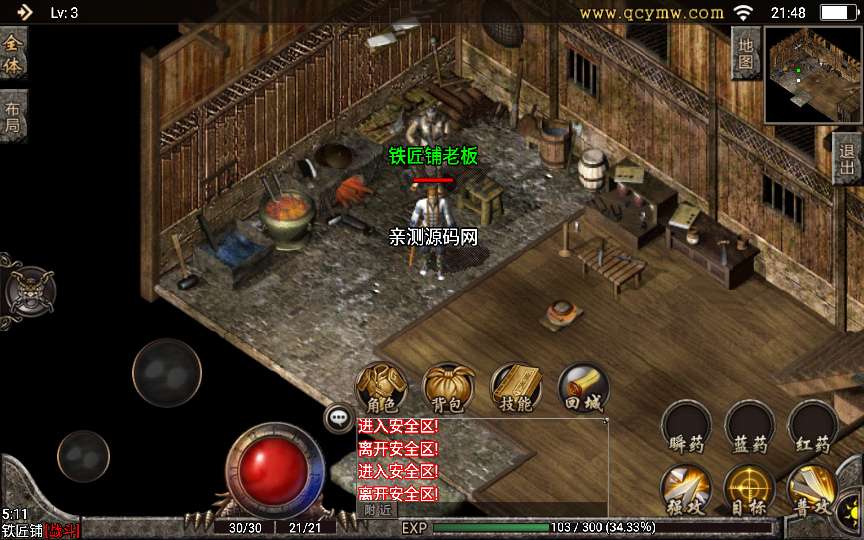Open the 背包 backpack inventory
This screenshot has height=540, width=864.
point(449,388)
